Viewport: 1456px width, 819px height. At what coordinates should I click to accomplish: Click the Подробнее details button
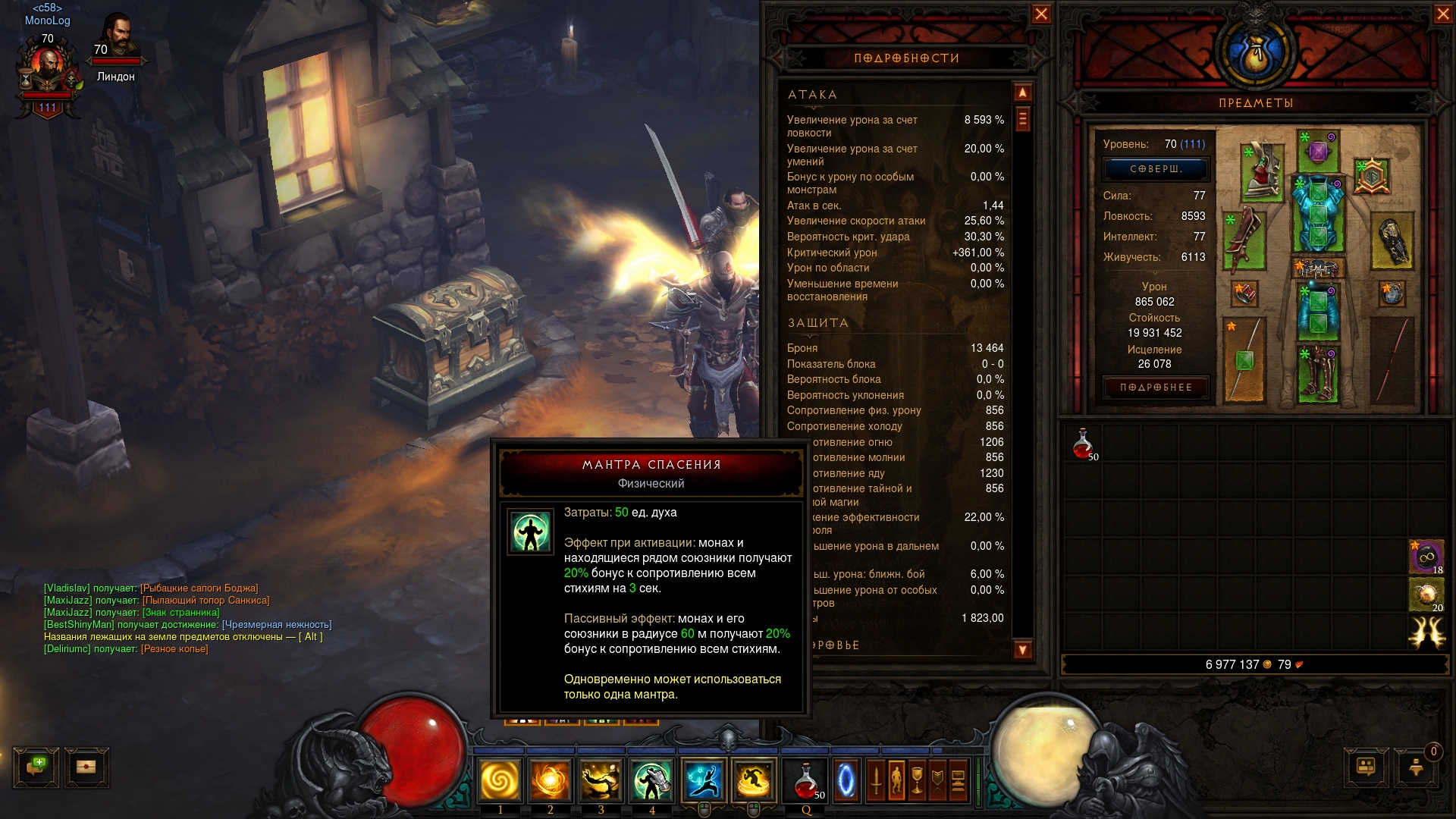point(1156,388)
